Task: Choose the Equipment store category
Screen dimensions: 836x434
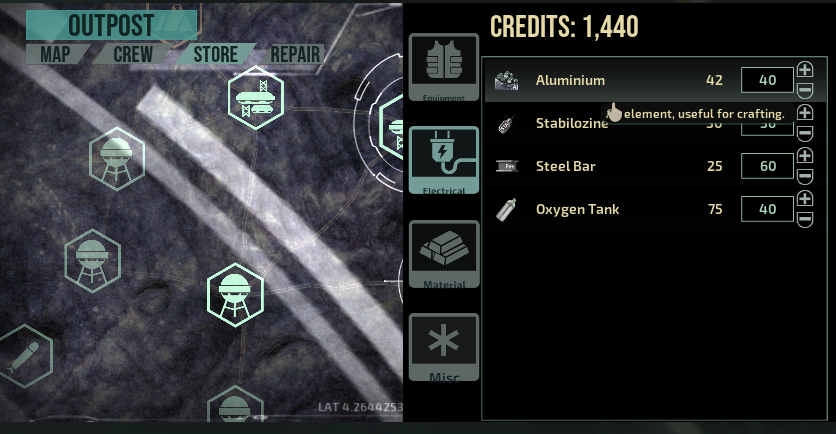Action: pos(443,67)
